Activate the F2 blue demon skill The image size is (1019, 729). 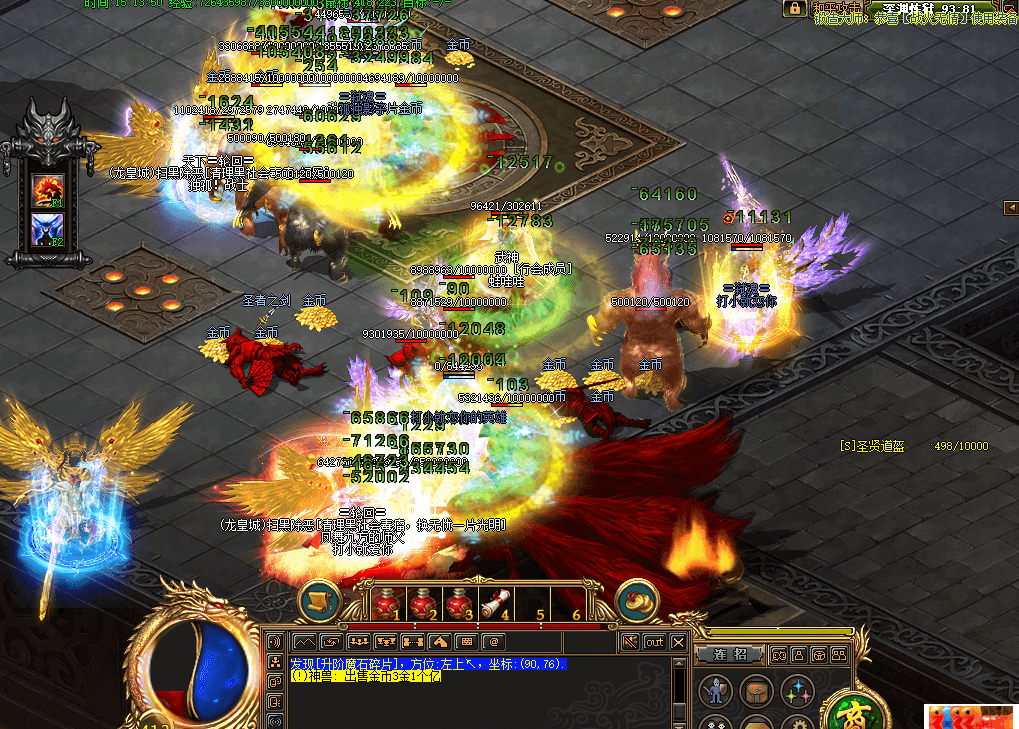click(47, 229)
